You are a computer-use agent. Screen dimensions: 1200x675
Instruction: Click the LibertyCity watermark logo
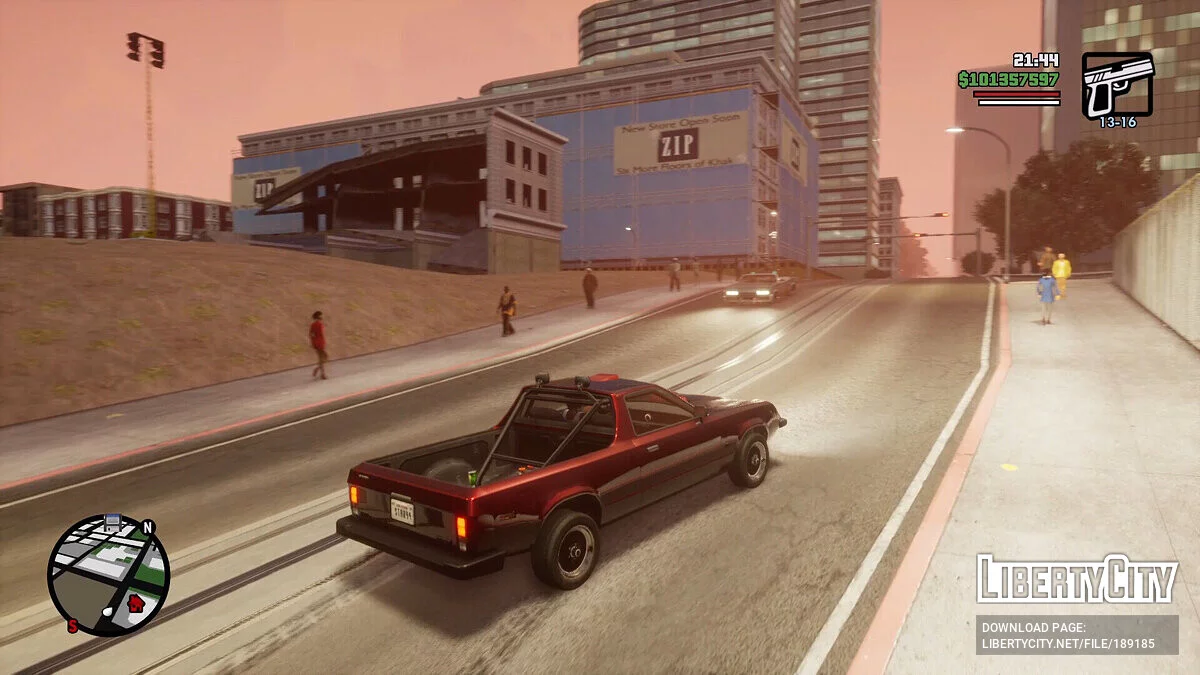pyautogui.click(x=1077, y=579)
